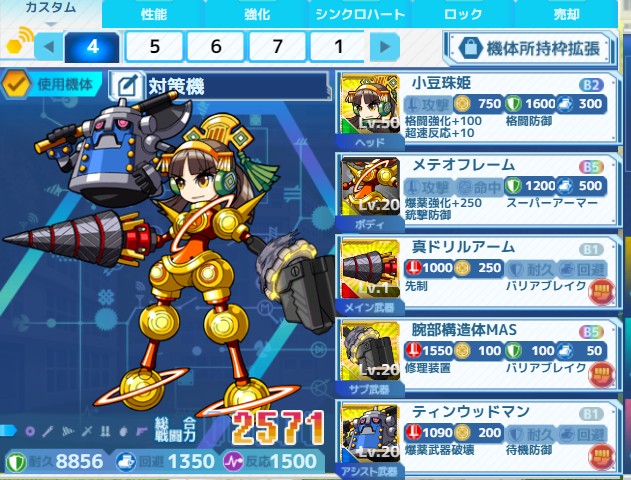The width and height of the screenshot is (631, 480).
Task: Select loadout slot 5
Action: point(155,46)
